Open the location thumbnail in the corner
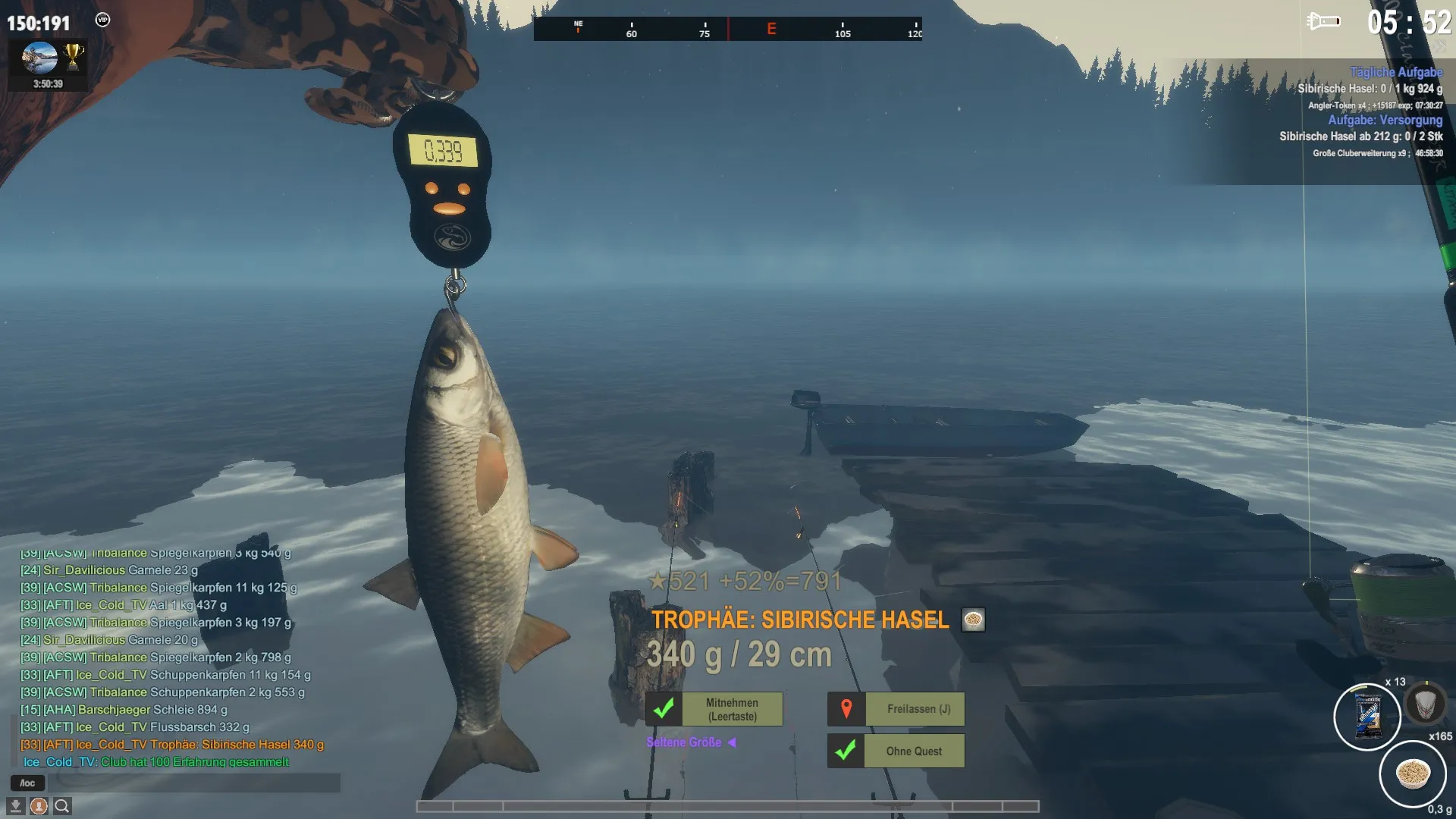This screenshot has height=819, width=1456. (39, 57)
